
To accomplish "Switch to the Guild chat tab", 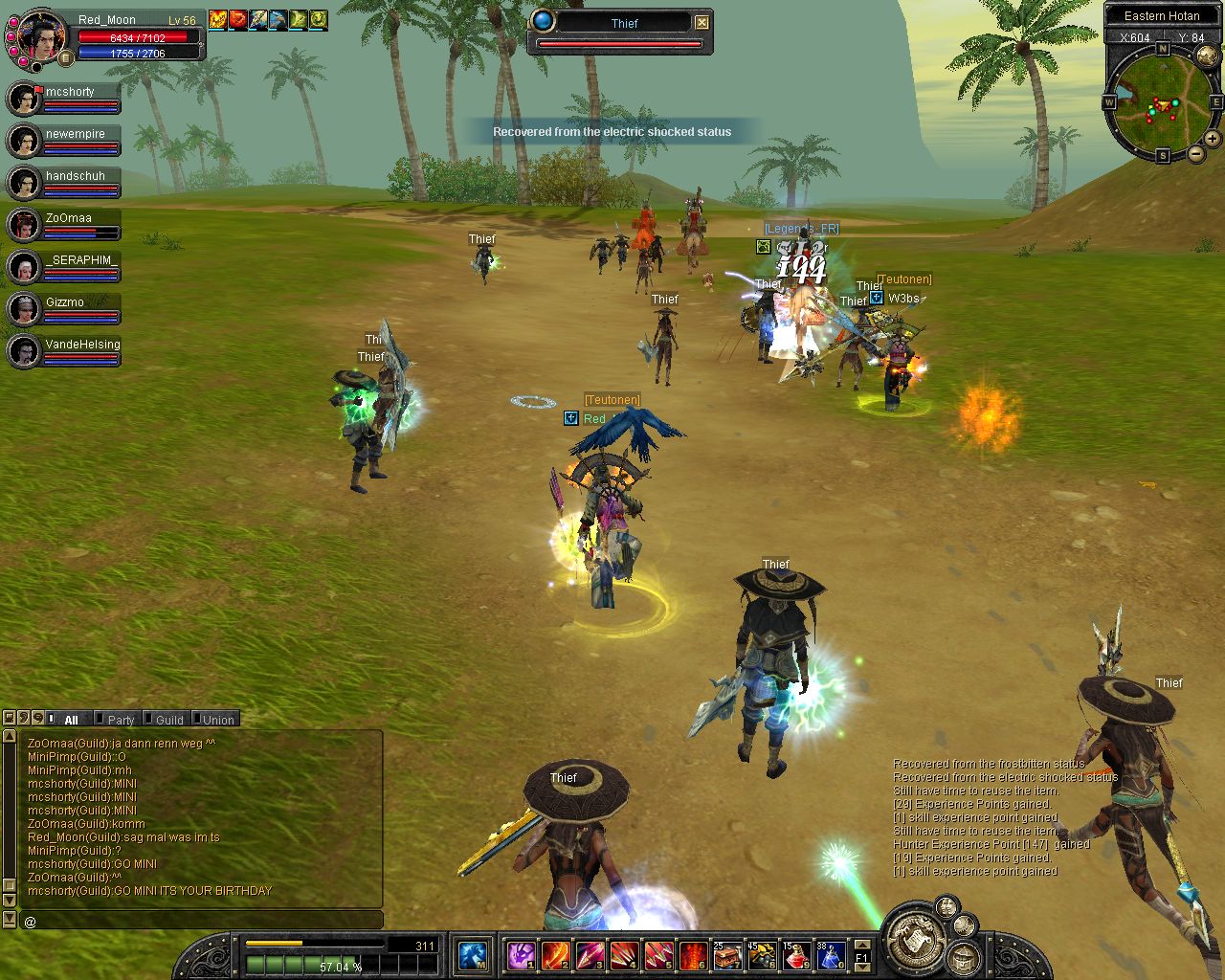I will click(169, 720).
